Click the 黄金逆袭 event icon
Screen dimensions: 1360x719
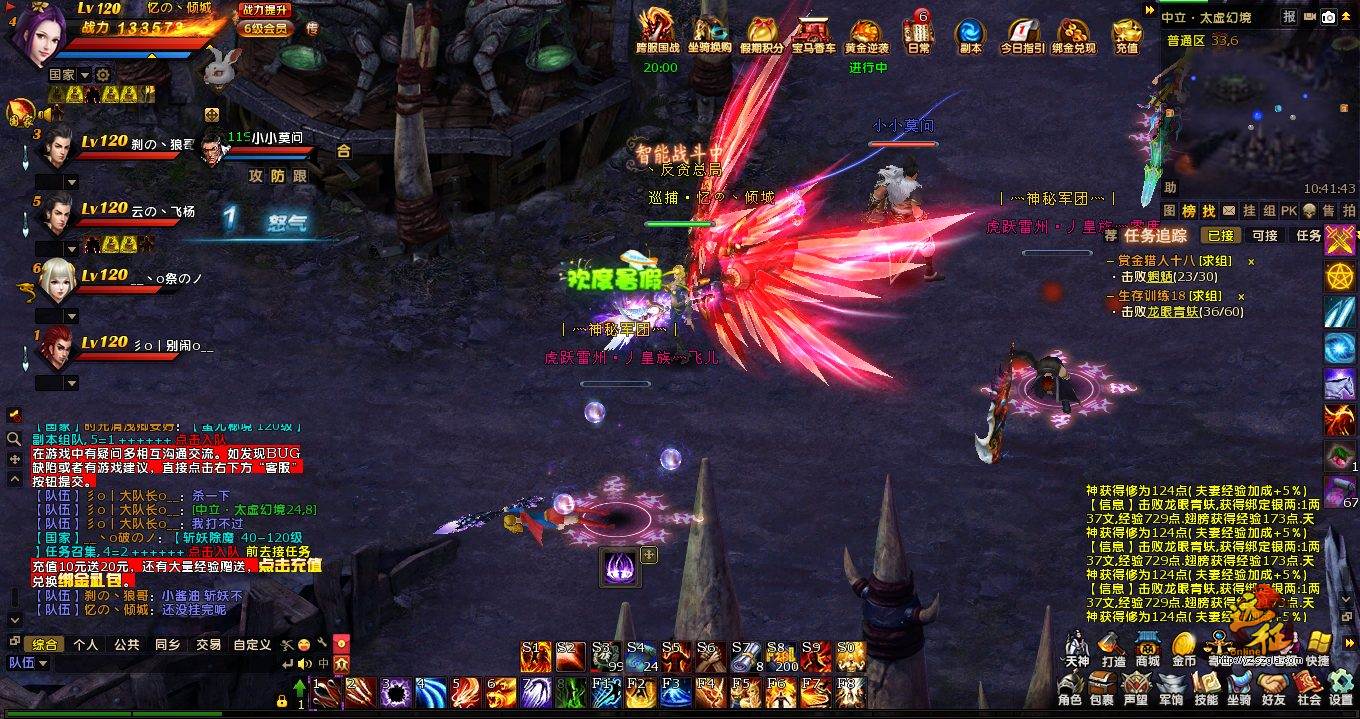coord(867,36)
